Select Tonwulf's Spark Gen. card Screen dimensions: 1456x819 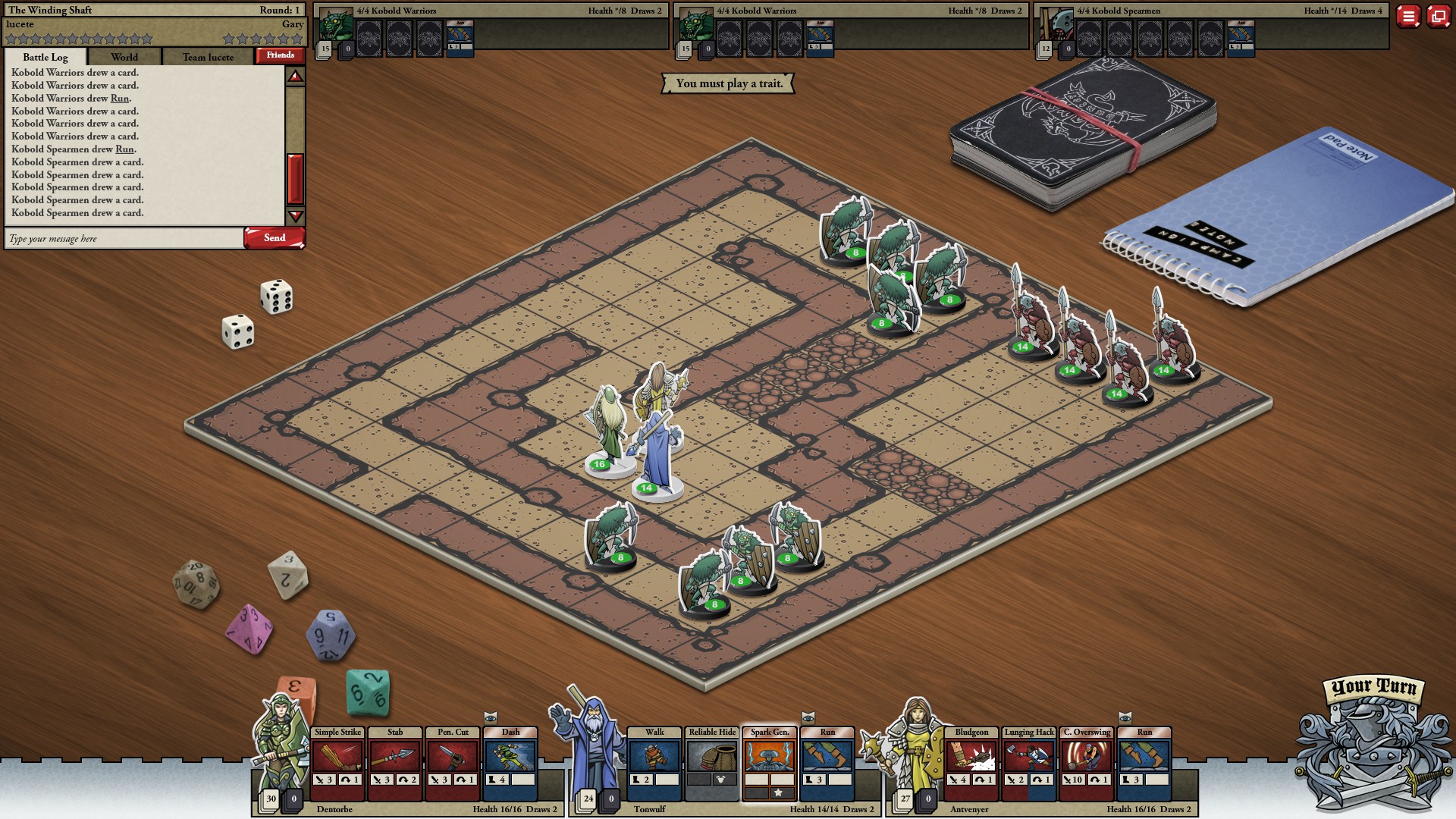[x=770, y=757]
